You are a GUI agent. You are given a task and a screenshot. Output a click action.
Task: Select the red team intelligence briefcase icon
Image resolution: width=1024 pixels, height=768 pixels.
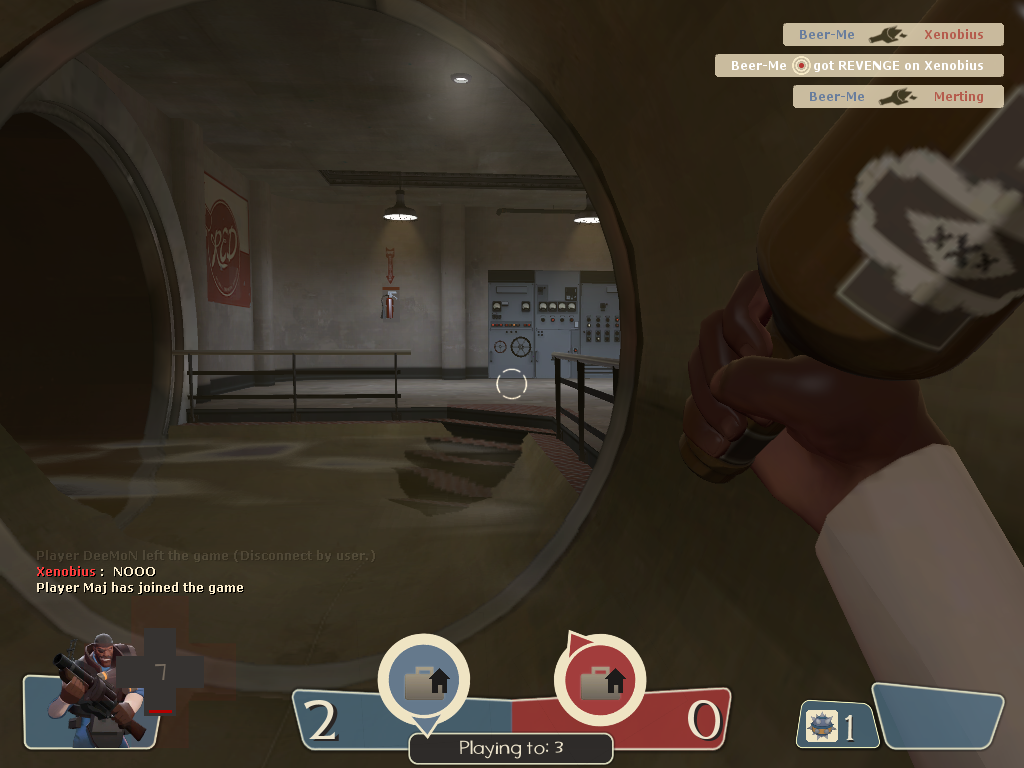[600, 681]
